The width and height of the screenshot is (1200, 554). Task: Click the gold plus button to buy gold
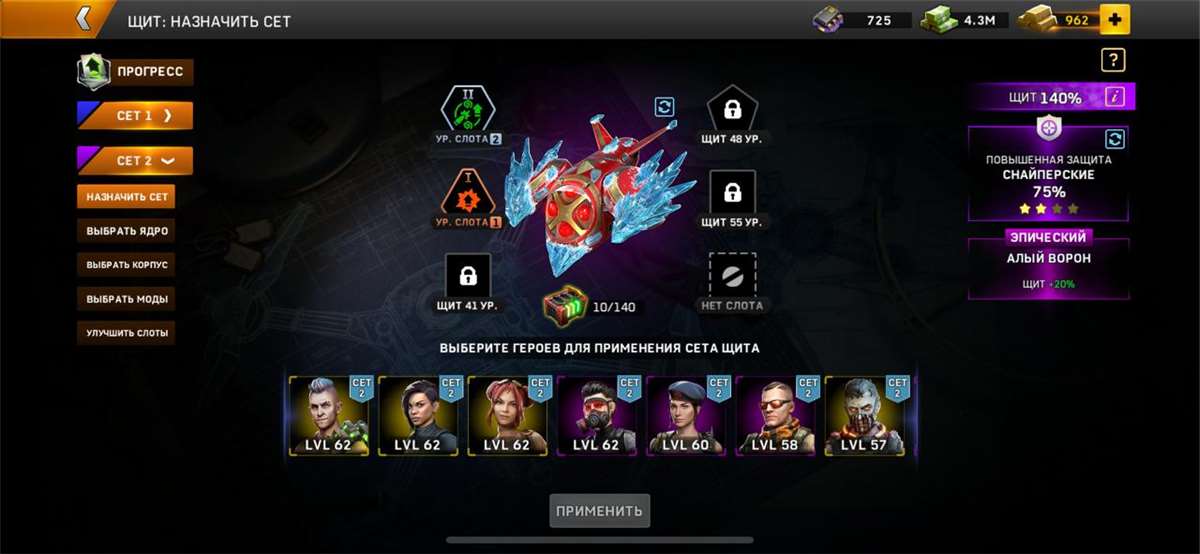pos(1114,19)
